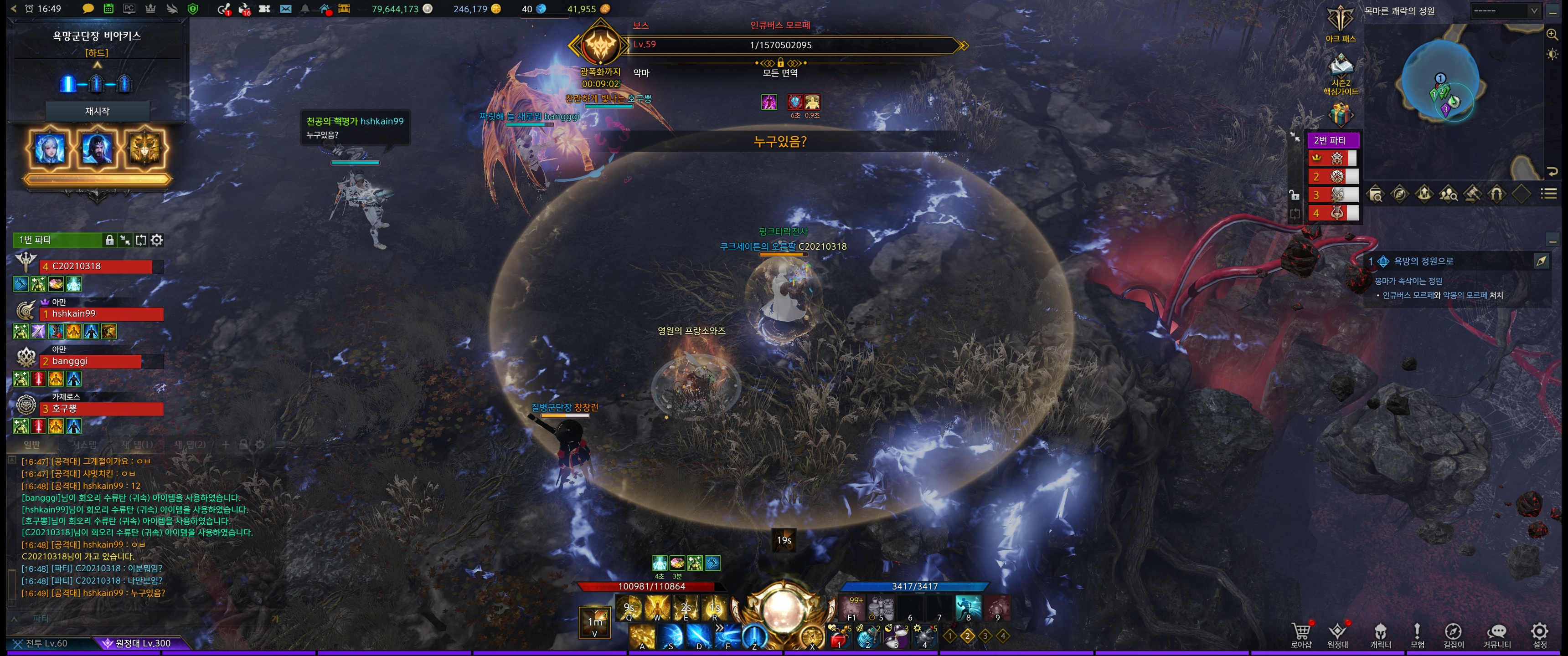Open the 모험 adventure menu

coord(1417,634)
